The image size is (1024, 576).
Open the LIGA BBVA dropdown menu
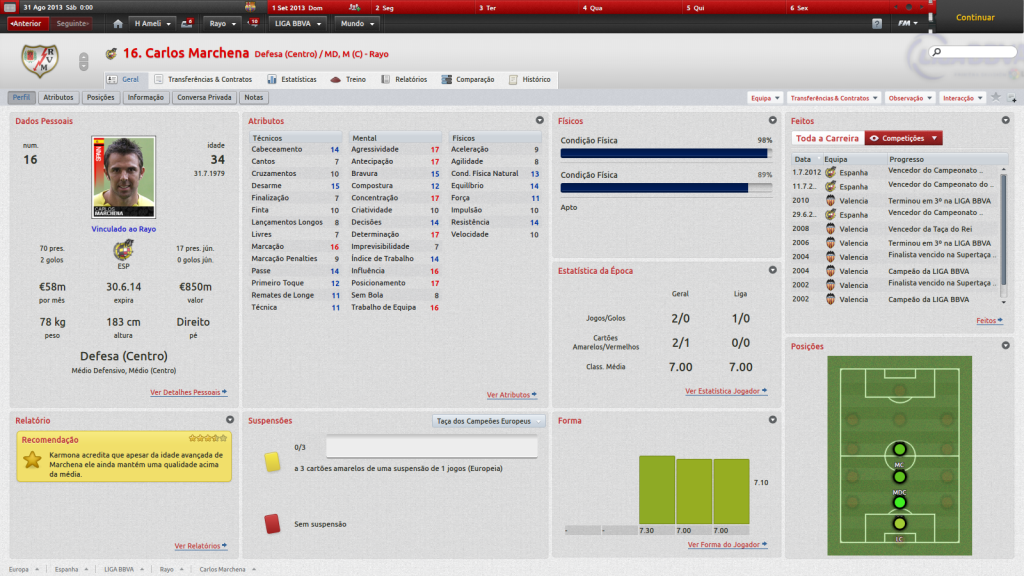pyautogui.click(x=299, y=23)
